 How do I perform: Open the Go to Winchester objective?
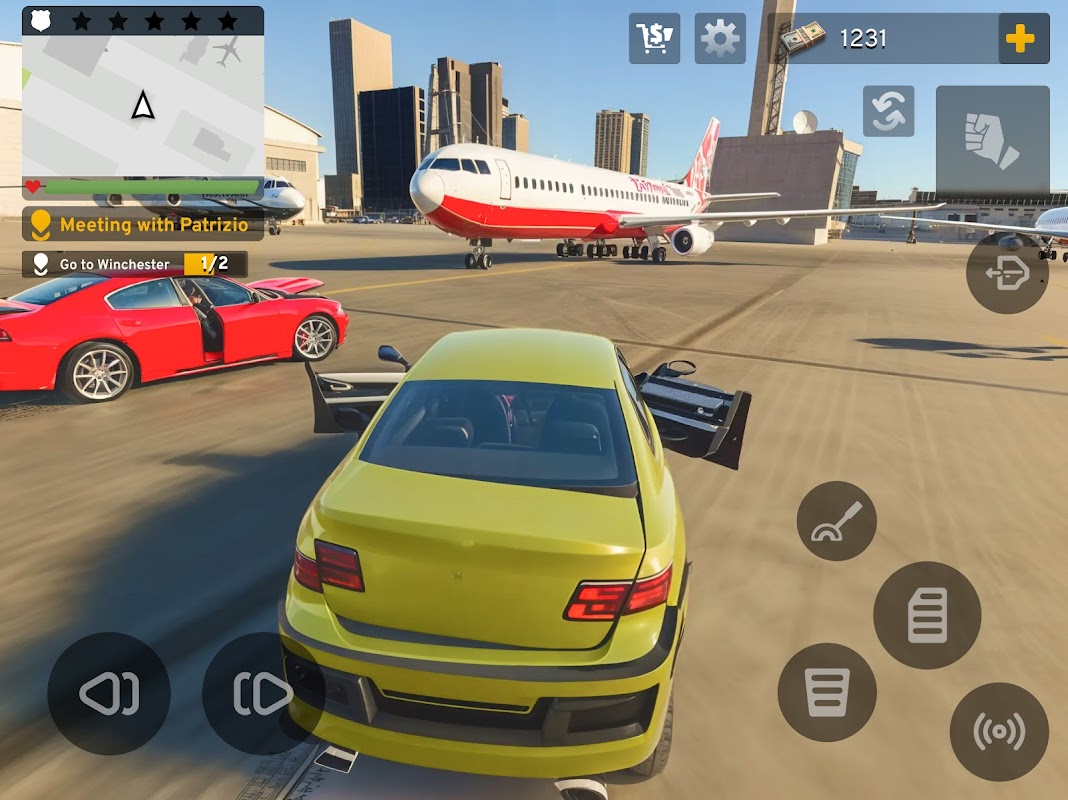(135, 264)
